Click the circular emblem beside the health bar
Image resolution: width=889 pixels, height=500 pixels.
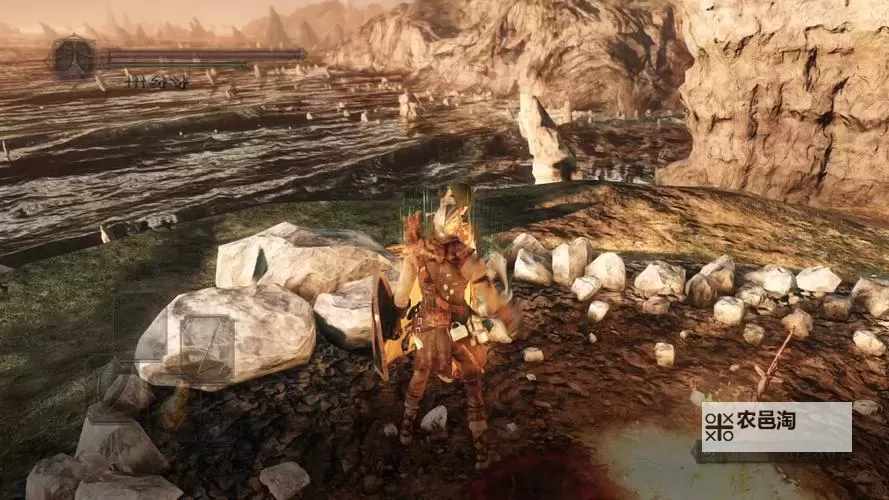pyautogui.click(x=74, y=56)
